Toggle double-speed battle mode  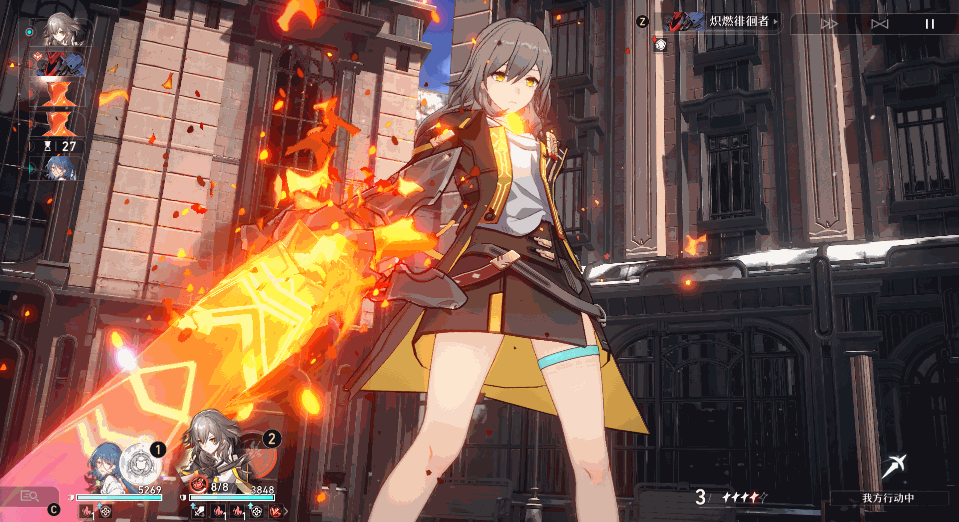click(x=829, y=24)
